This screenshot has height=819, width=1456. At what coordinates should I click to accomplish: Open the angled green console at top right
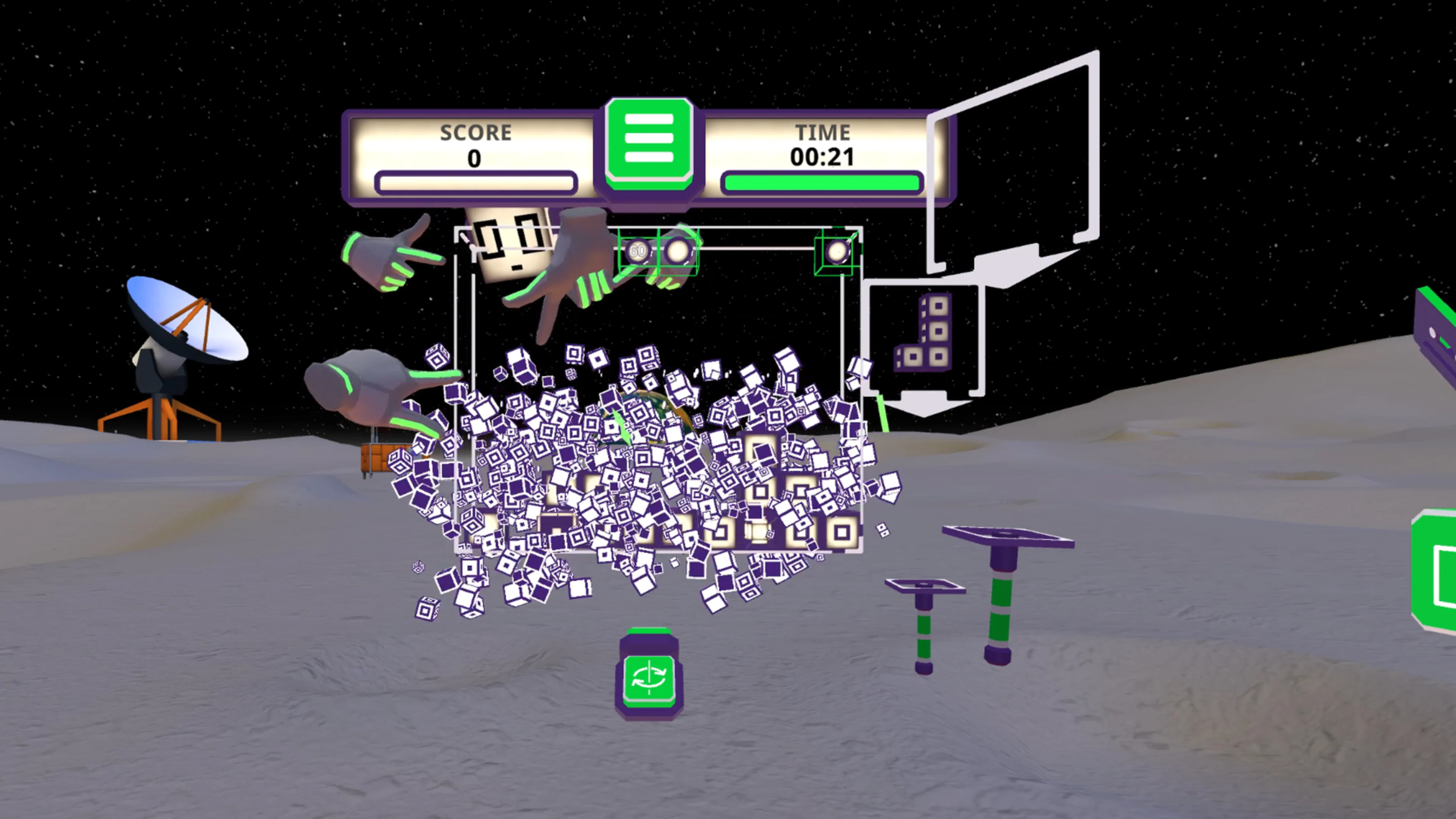tap(1436, 322)
